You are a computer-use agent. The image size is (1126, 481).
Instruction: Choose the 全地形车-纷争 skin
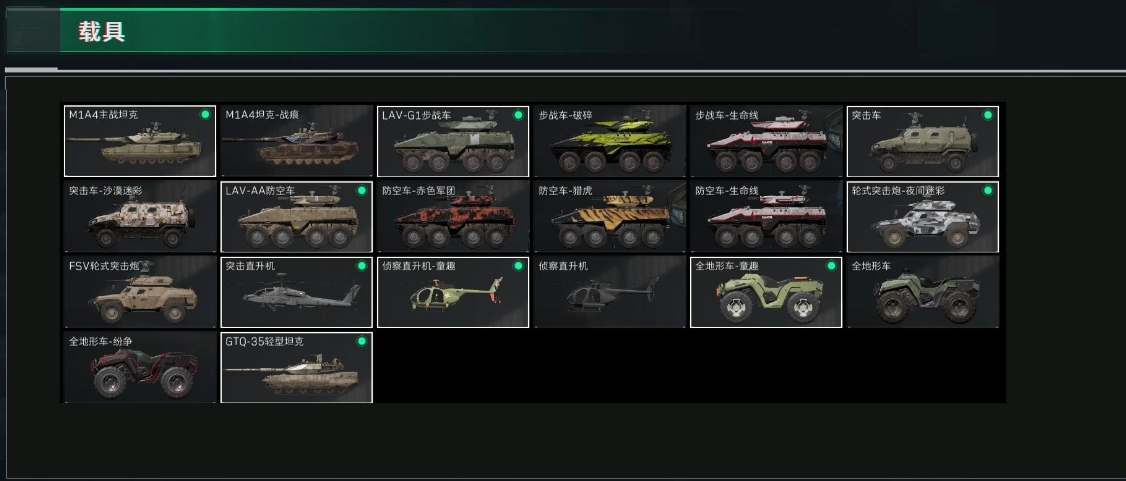(x=140, y=368)
